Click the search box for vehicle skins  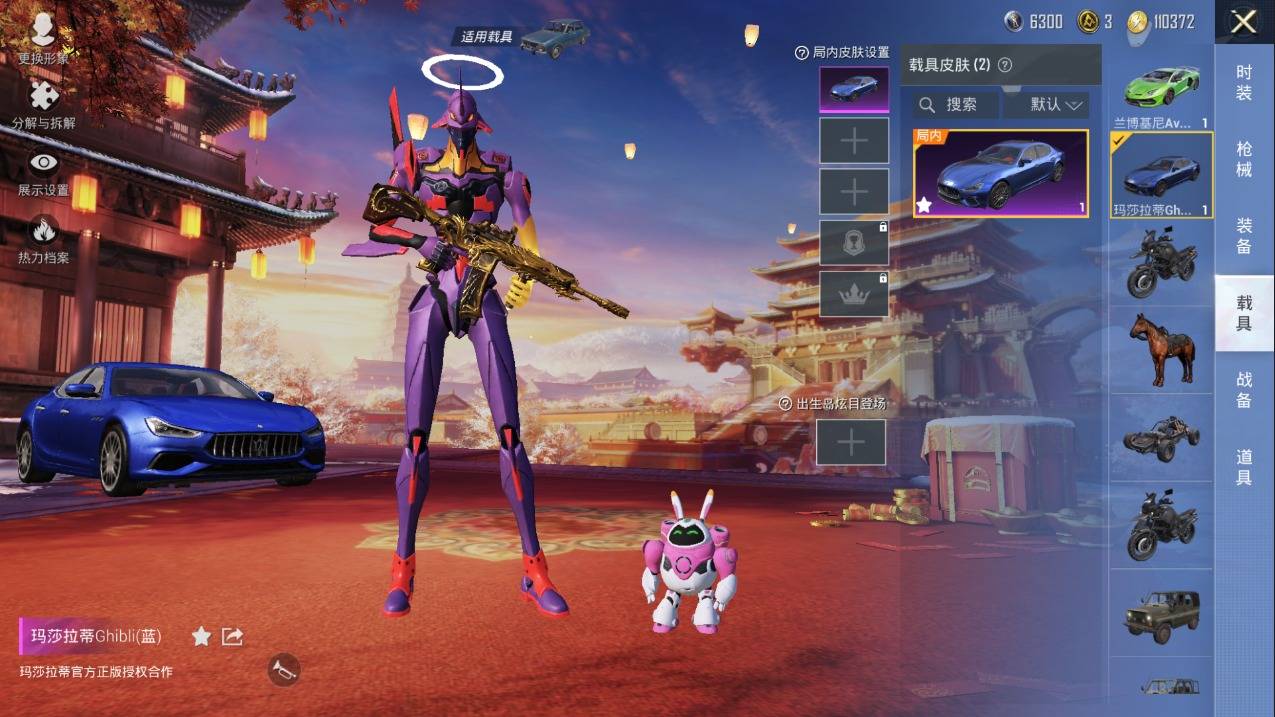click(x=956, y=104)
